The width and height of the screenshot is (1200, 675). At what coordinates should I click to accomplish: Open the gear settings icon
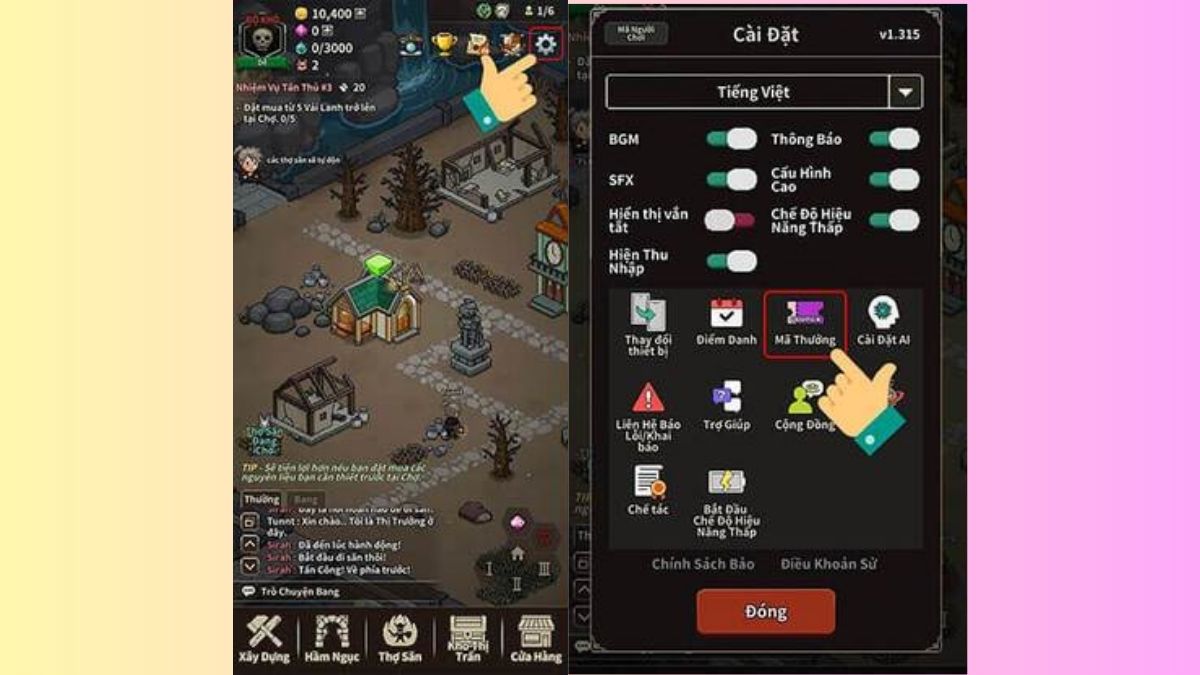[545, 44]
